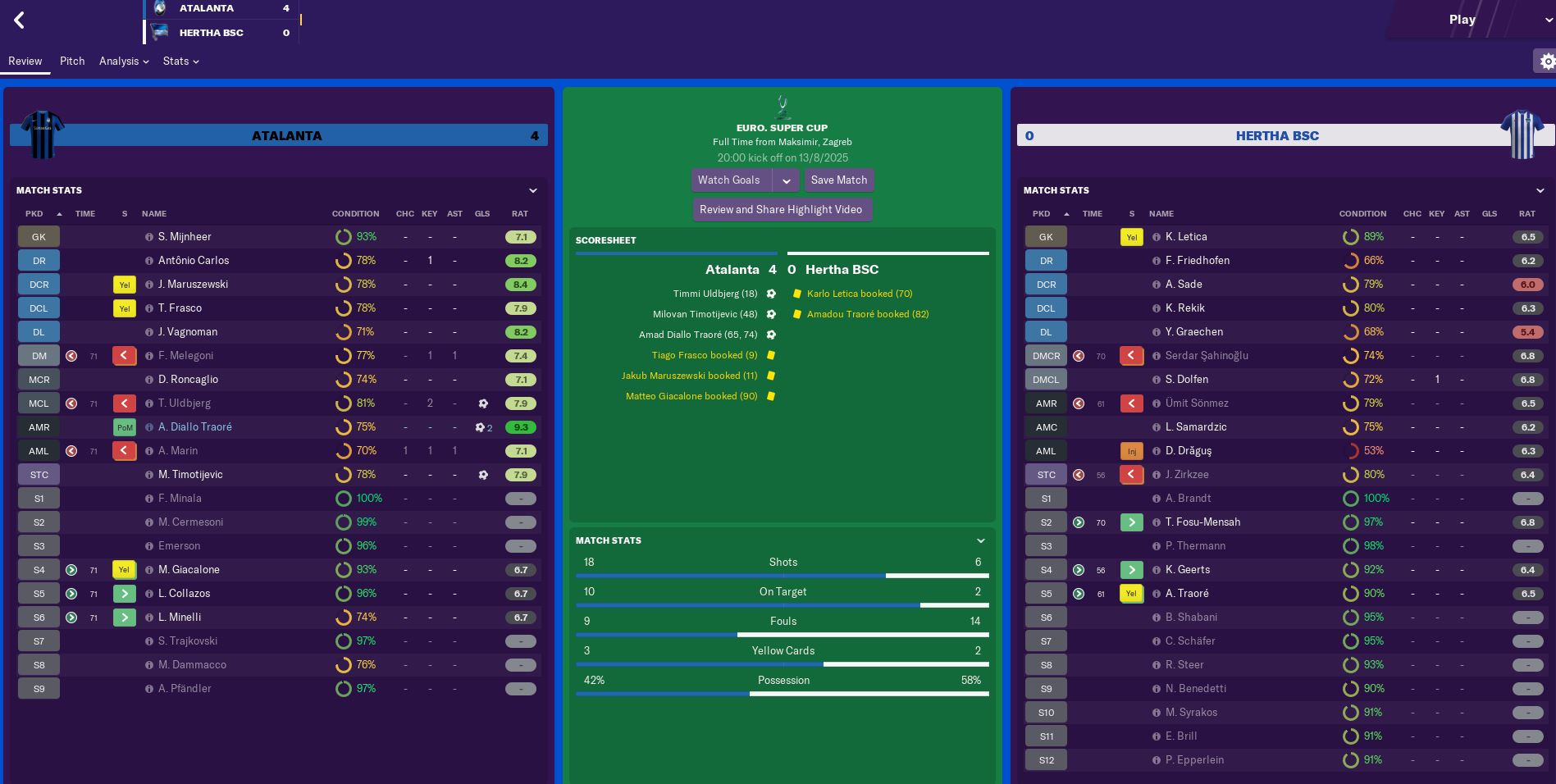The height and width of the screenshot is (784, 1556).
Task: Switch to the Pitch tab
Action: pyautogui.click(x=72, y=61)
